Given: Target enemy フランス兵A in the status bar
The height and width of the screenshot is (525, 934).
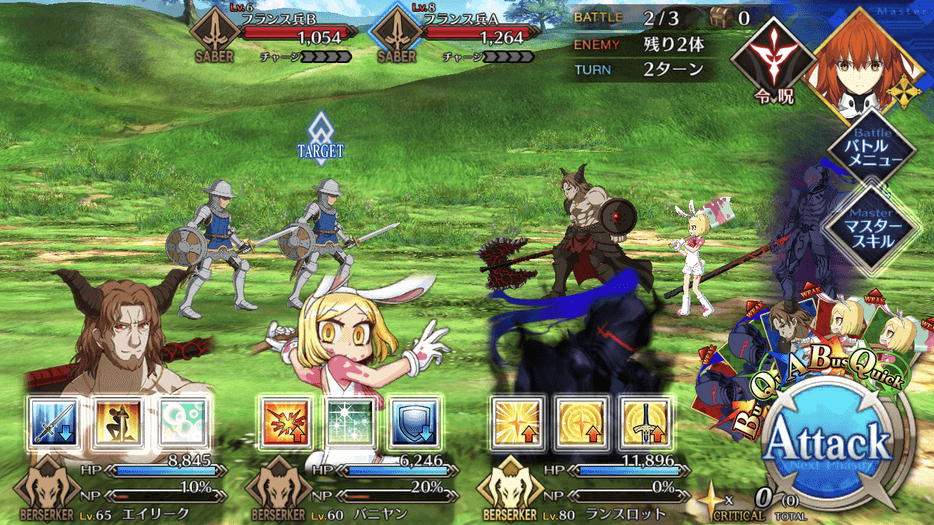Looking at the screenshot, I should (452, 37).
